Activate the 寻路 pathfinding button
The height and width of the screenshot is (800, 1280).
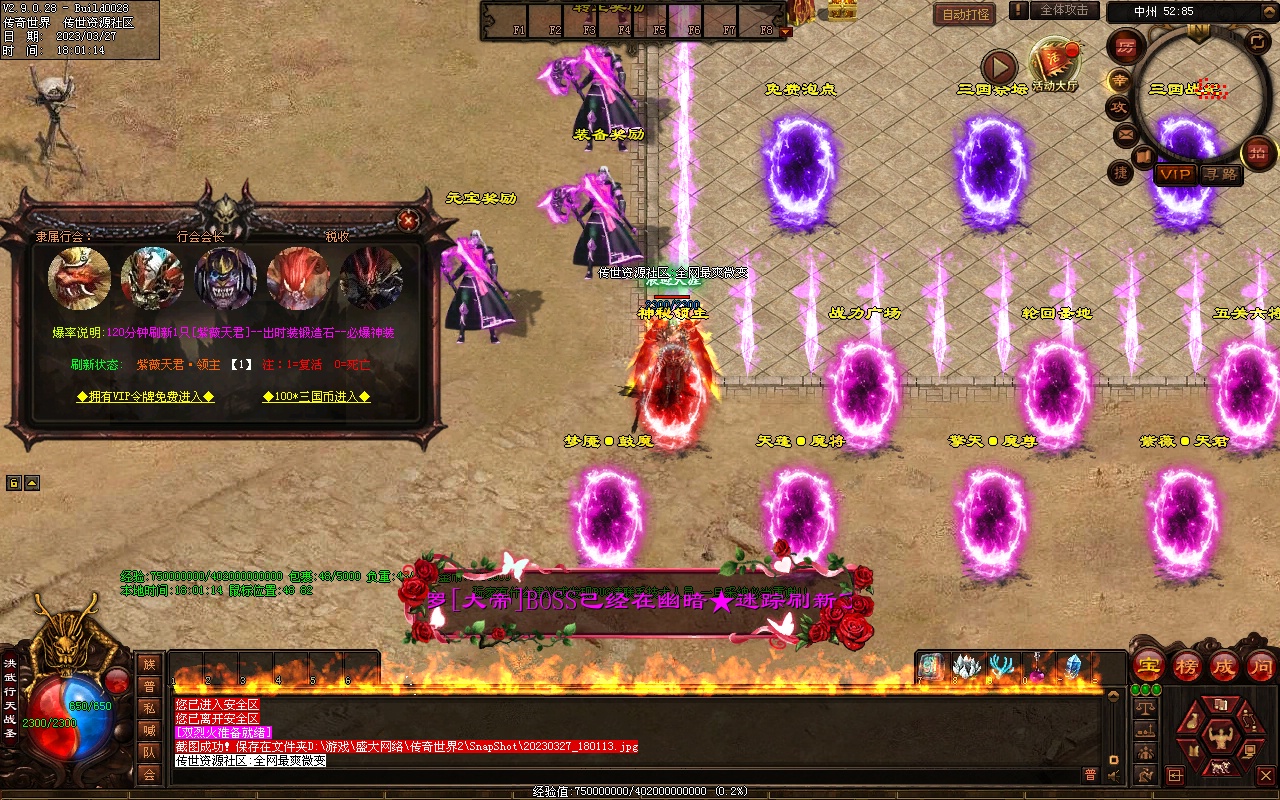tap(1219, 174)
